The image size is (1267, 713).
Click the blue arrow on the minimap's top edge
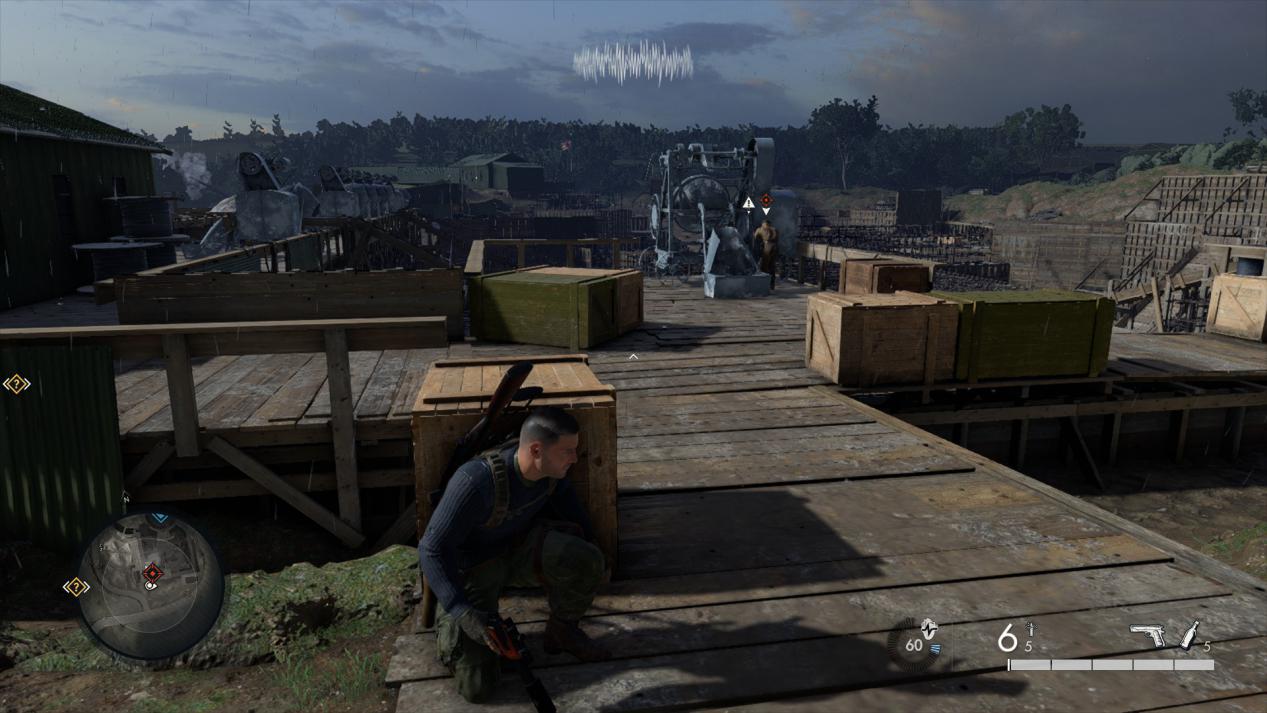pos(159,518)
